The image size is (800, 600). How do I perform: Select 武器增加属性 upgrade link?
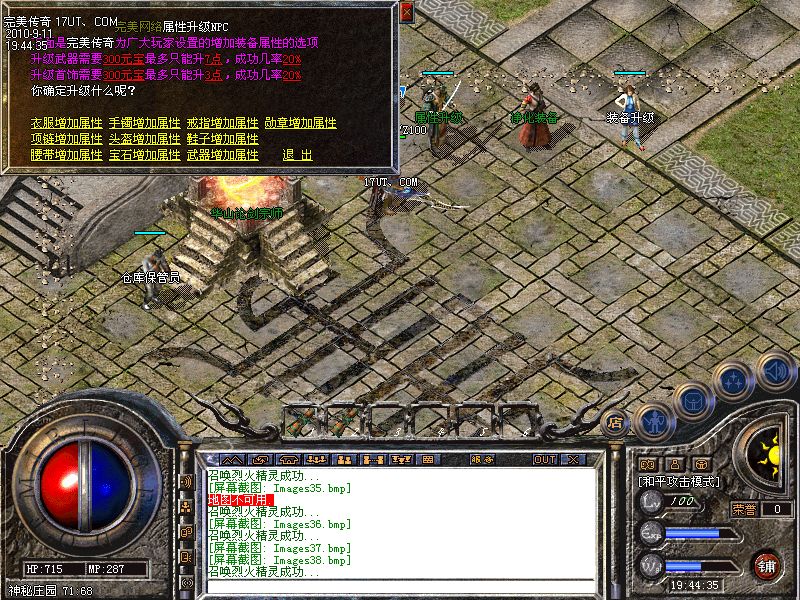tap(222, 155)
